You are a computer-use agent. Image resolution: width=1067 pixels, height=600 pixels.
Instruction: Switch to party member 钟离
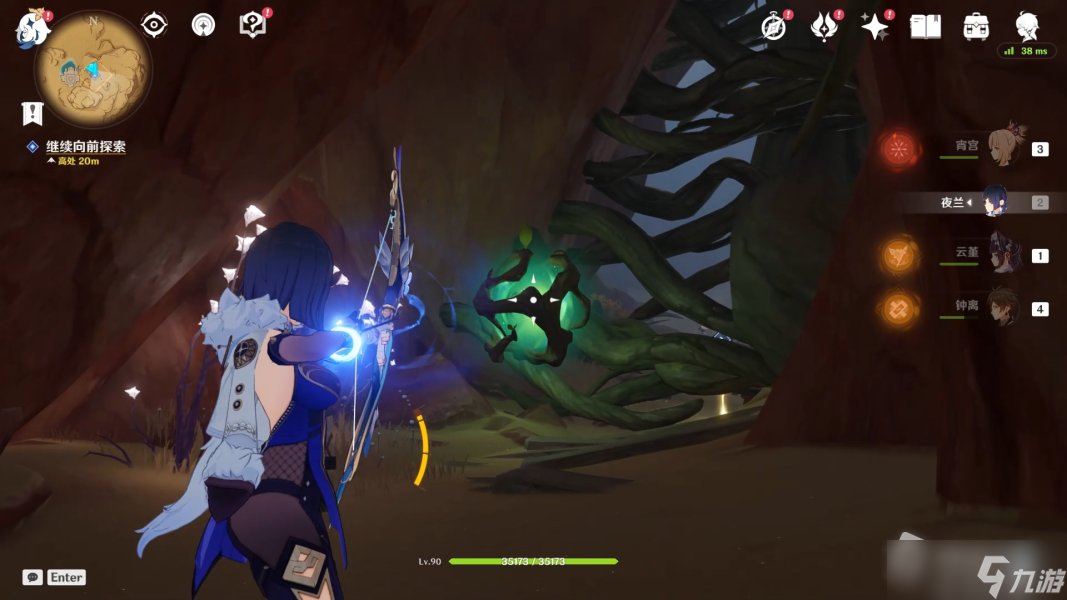(x=1002, y=308)
